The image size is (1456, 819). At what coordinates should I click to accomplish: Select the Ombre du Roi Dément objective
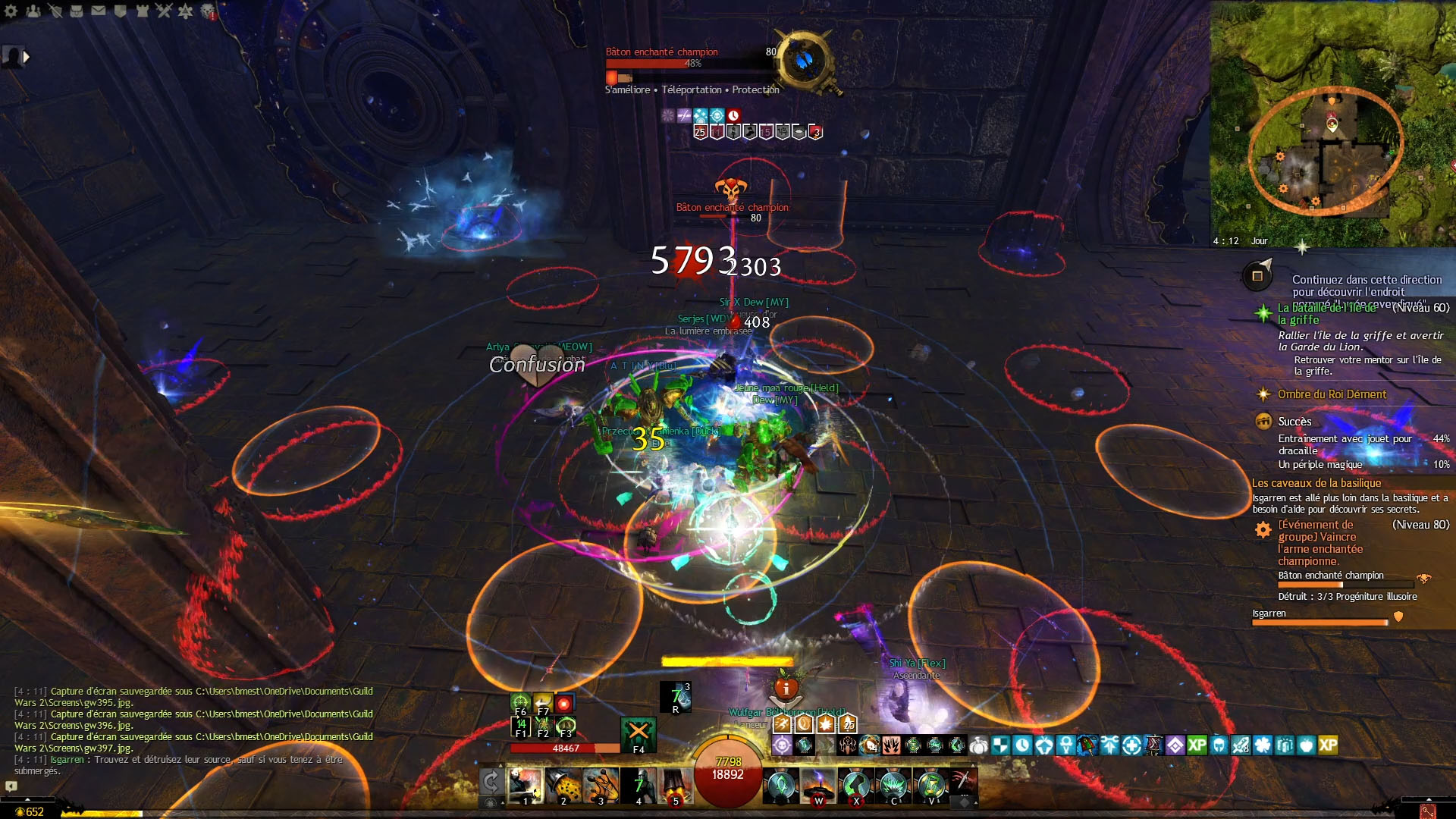coord(1332,394)
